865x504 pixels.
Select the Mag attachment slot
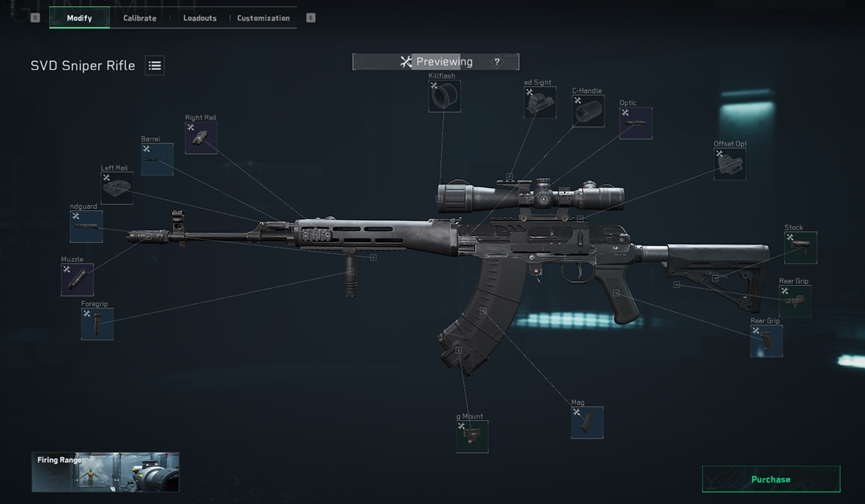(587, 422)
